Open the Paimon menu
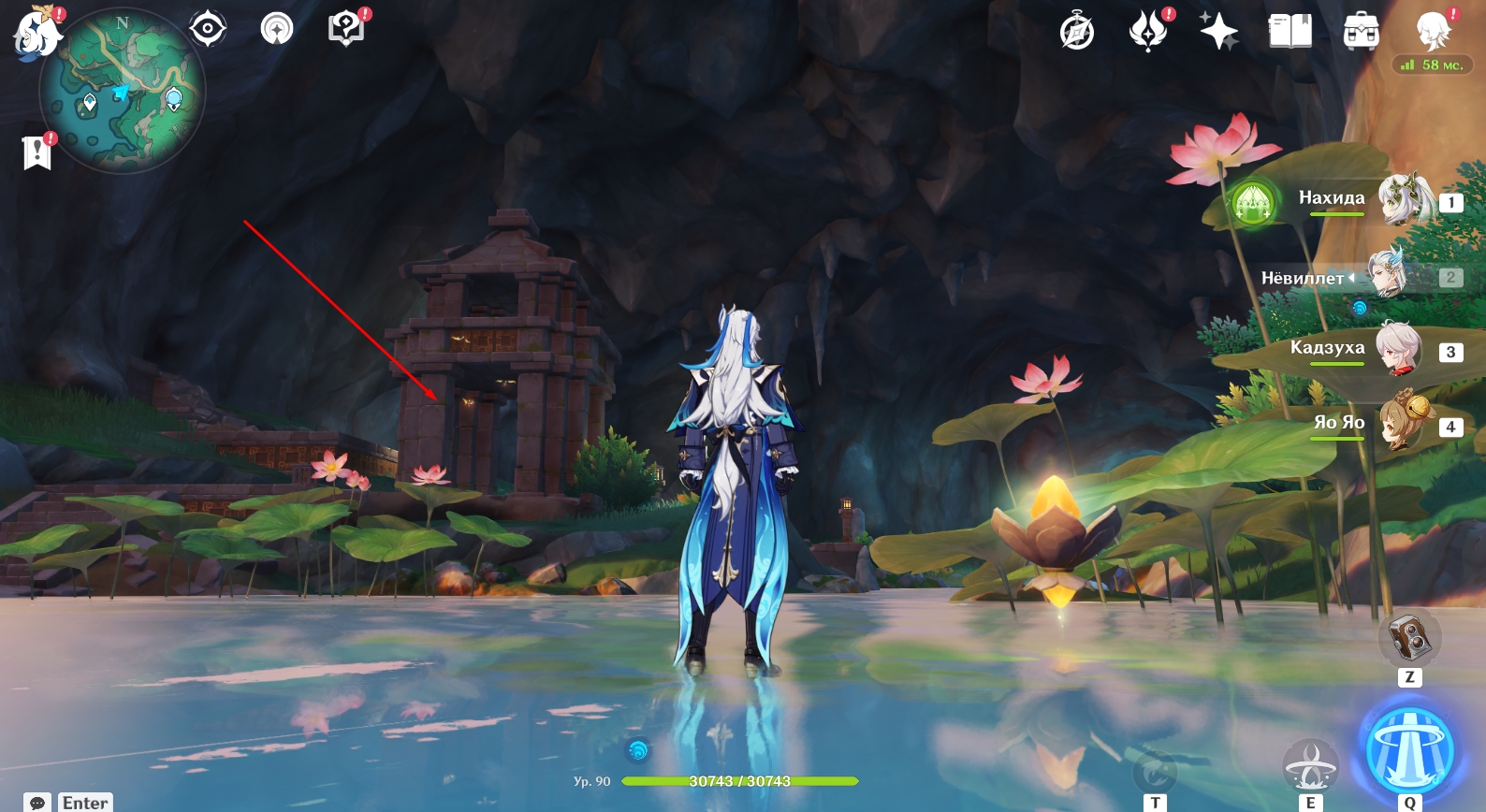The height and width of the screenshot is (812, 1486). coord(37,32)
